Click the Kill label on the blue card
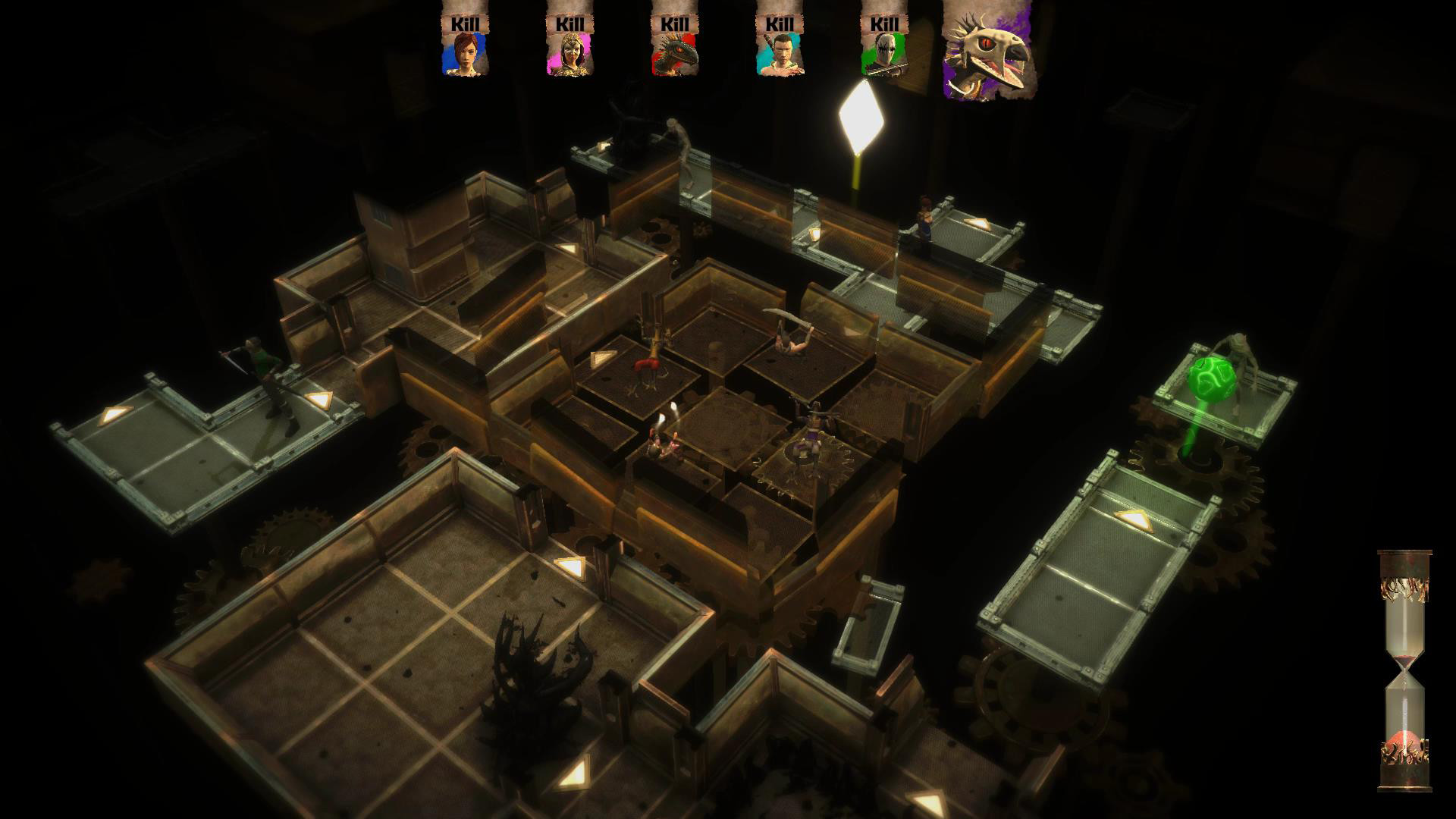Image resolution: width=1456 pixels, height=819 pixels. point(466,23)
